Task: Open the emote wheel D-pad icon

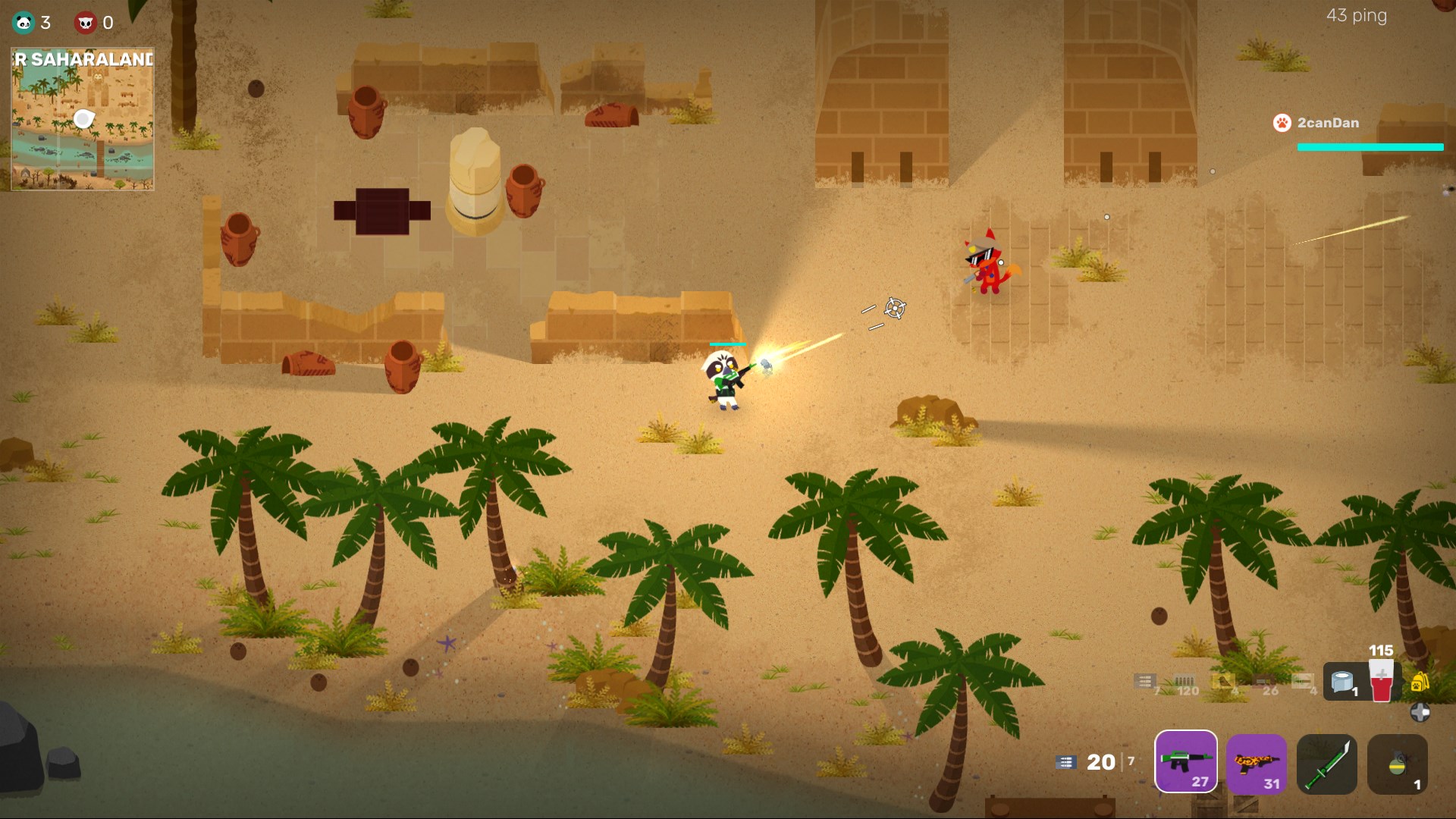Action: (x=1420, y=711)
